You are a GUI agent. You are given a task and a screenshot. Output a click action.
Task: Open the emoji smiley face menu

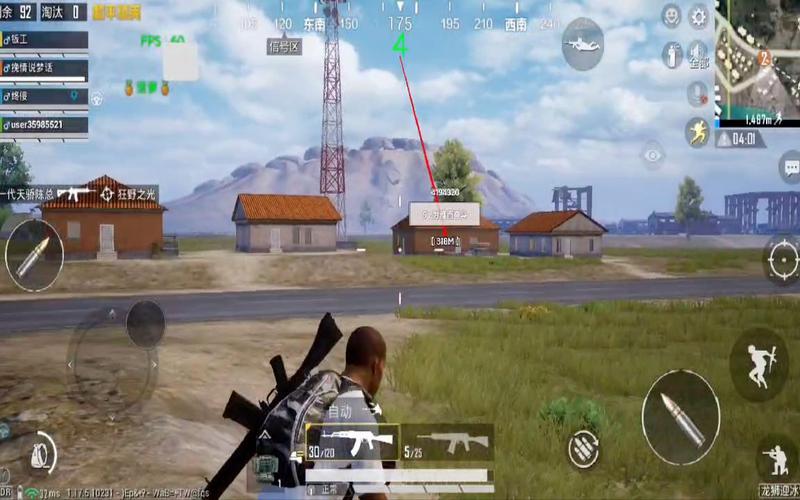671,15
